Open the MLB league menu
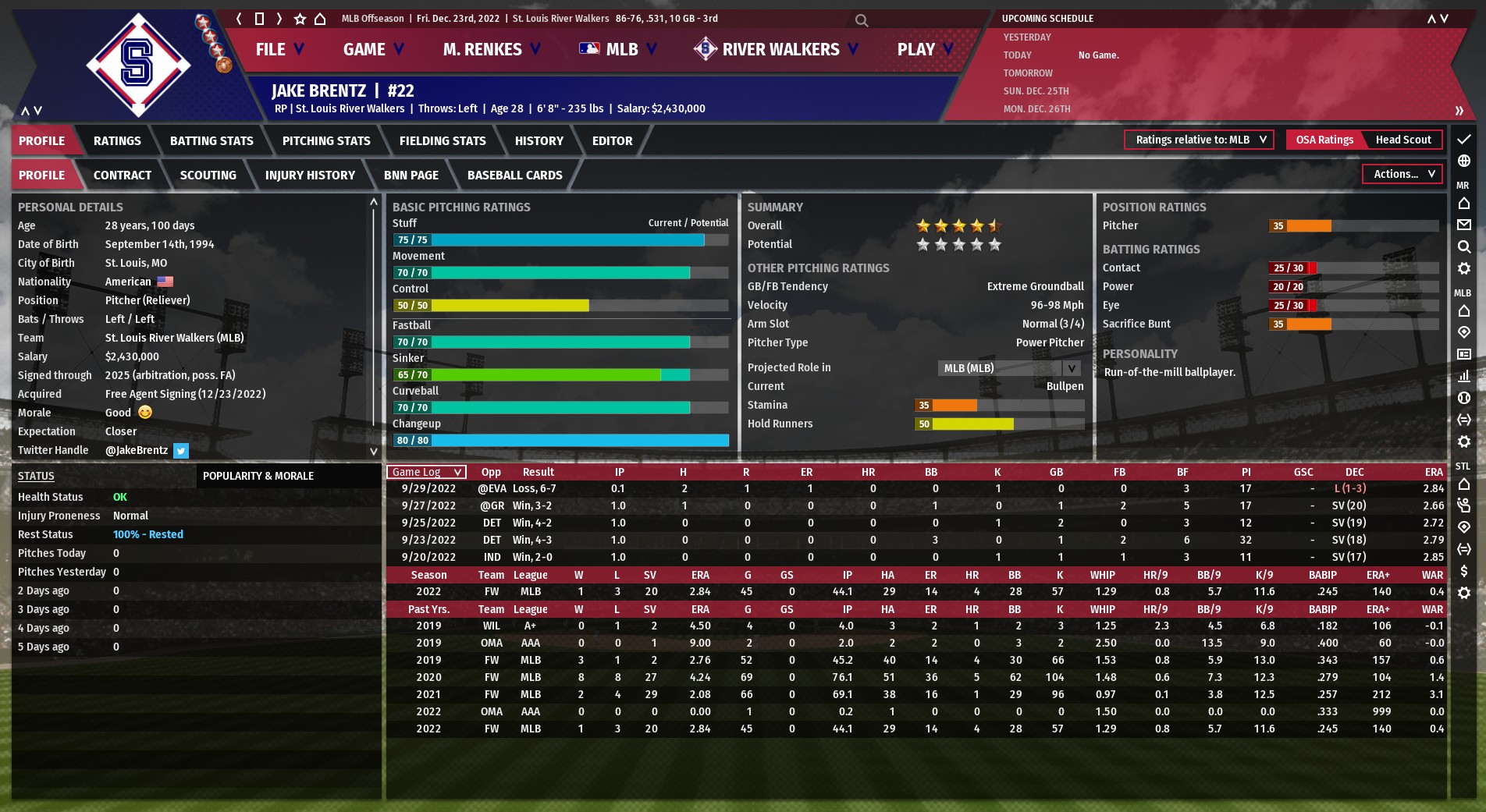The height and width of the screenshot is (812, 1486). (x=618, y=50)
